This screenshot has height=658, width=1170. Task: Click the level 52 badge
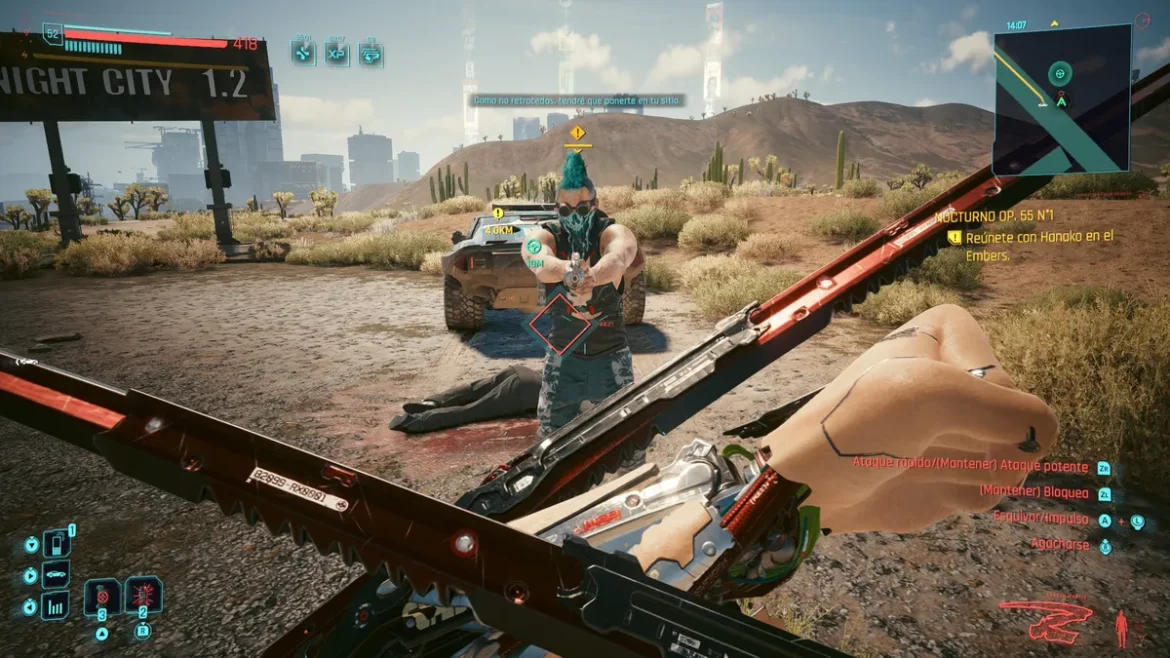[52, 33]
